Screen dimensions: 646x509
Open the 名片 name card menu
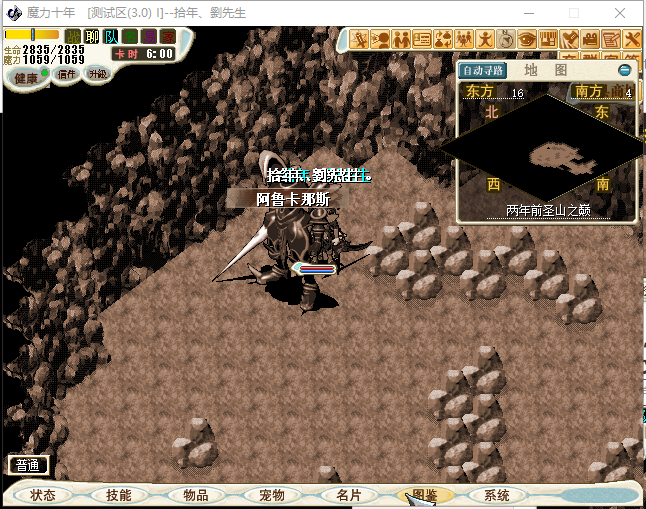tap(348, 495)
